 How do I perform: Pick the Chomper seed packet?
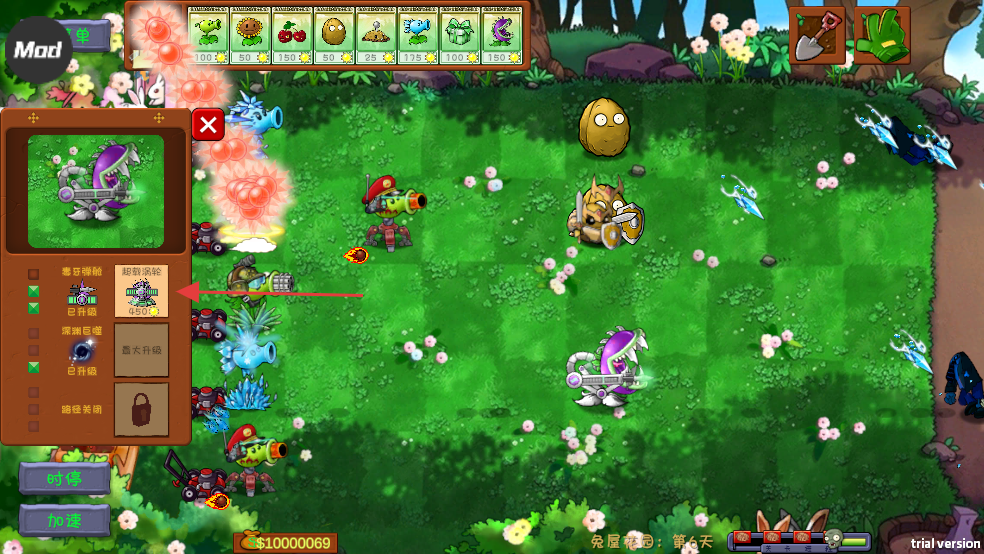[502, 36]
